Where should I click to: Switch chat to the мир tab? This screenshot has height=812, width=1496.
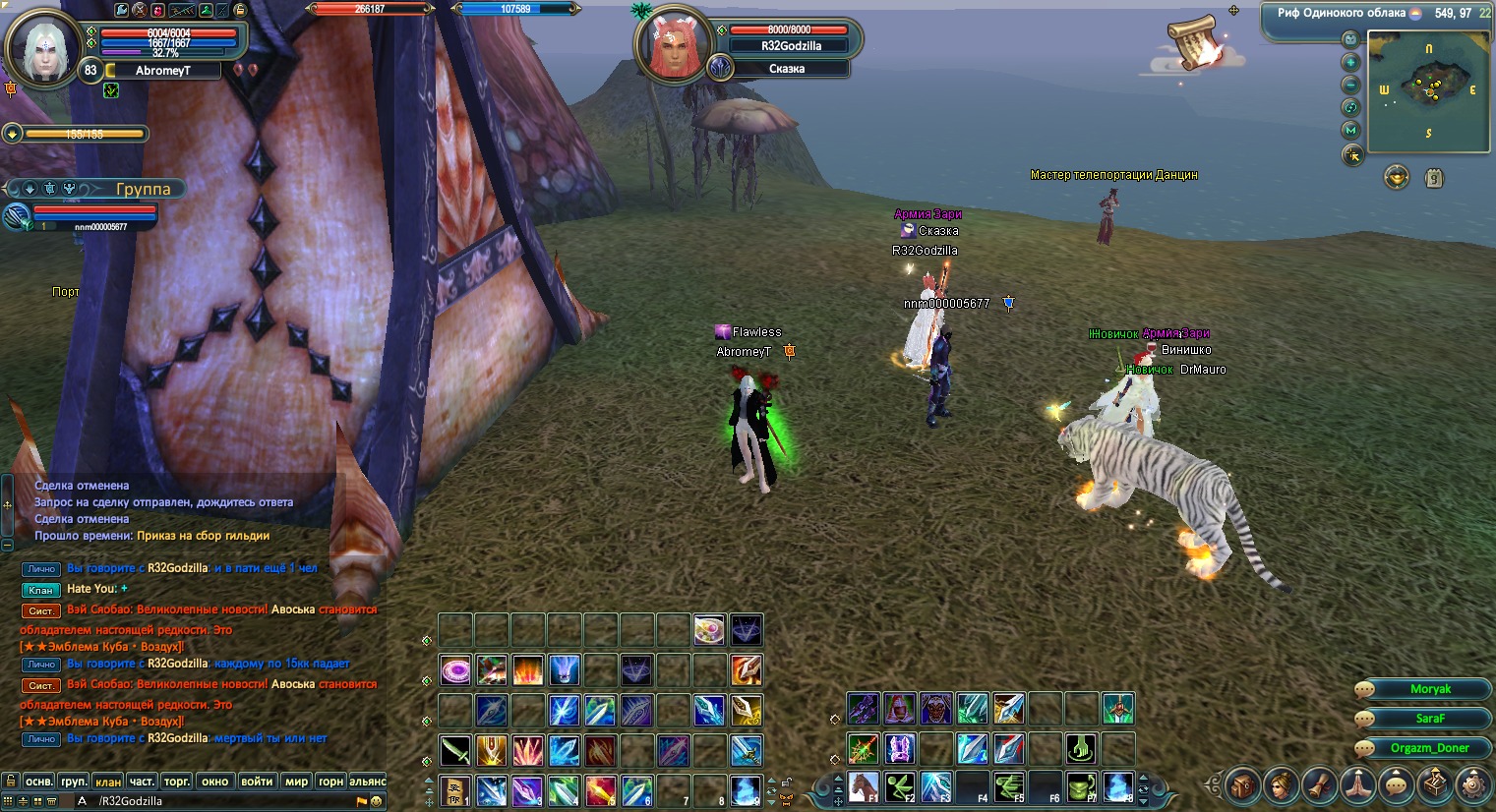296,782
